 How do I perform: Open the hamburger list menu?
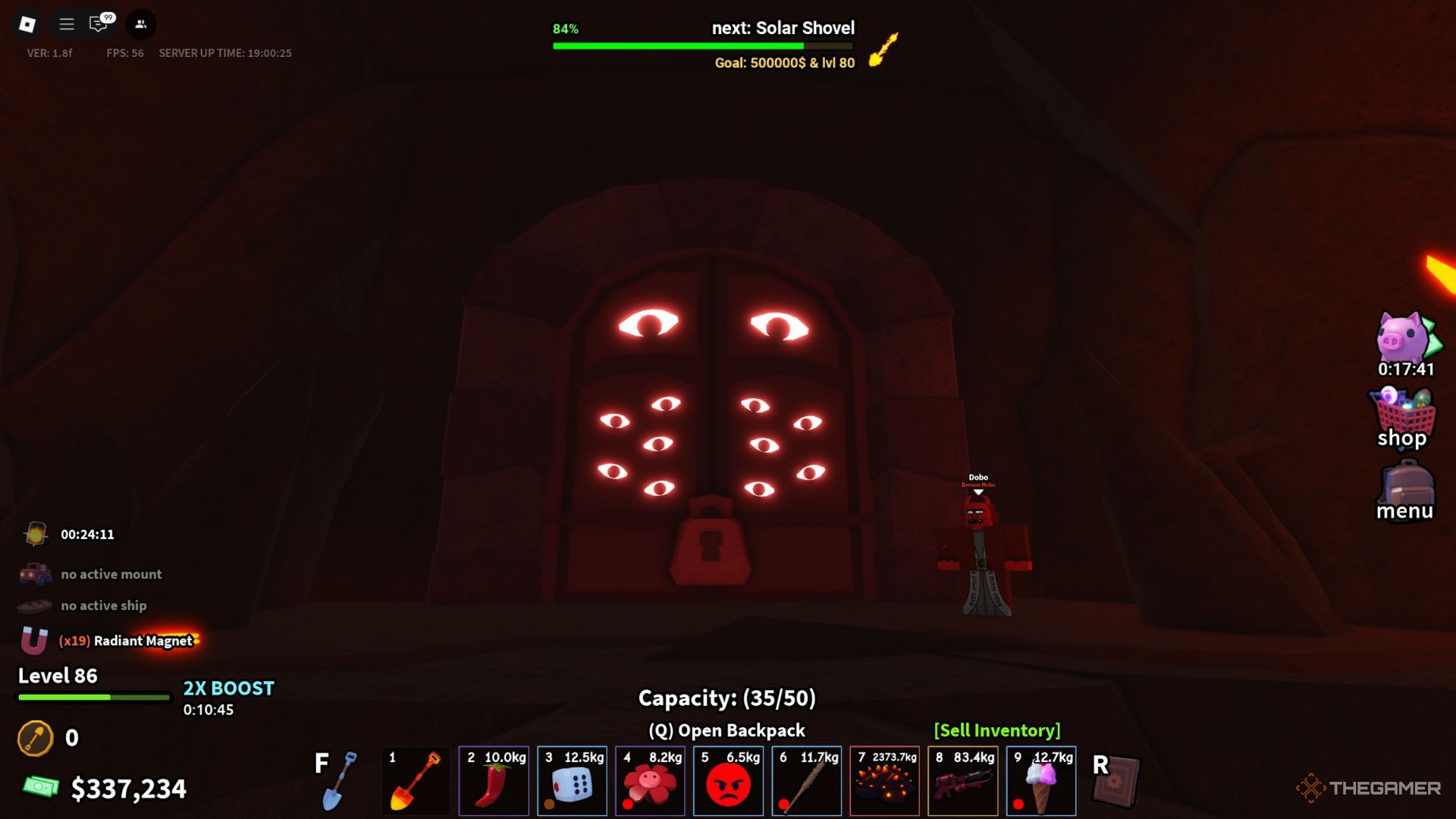pos(67,24)
